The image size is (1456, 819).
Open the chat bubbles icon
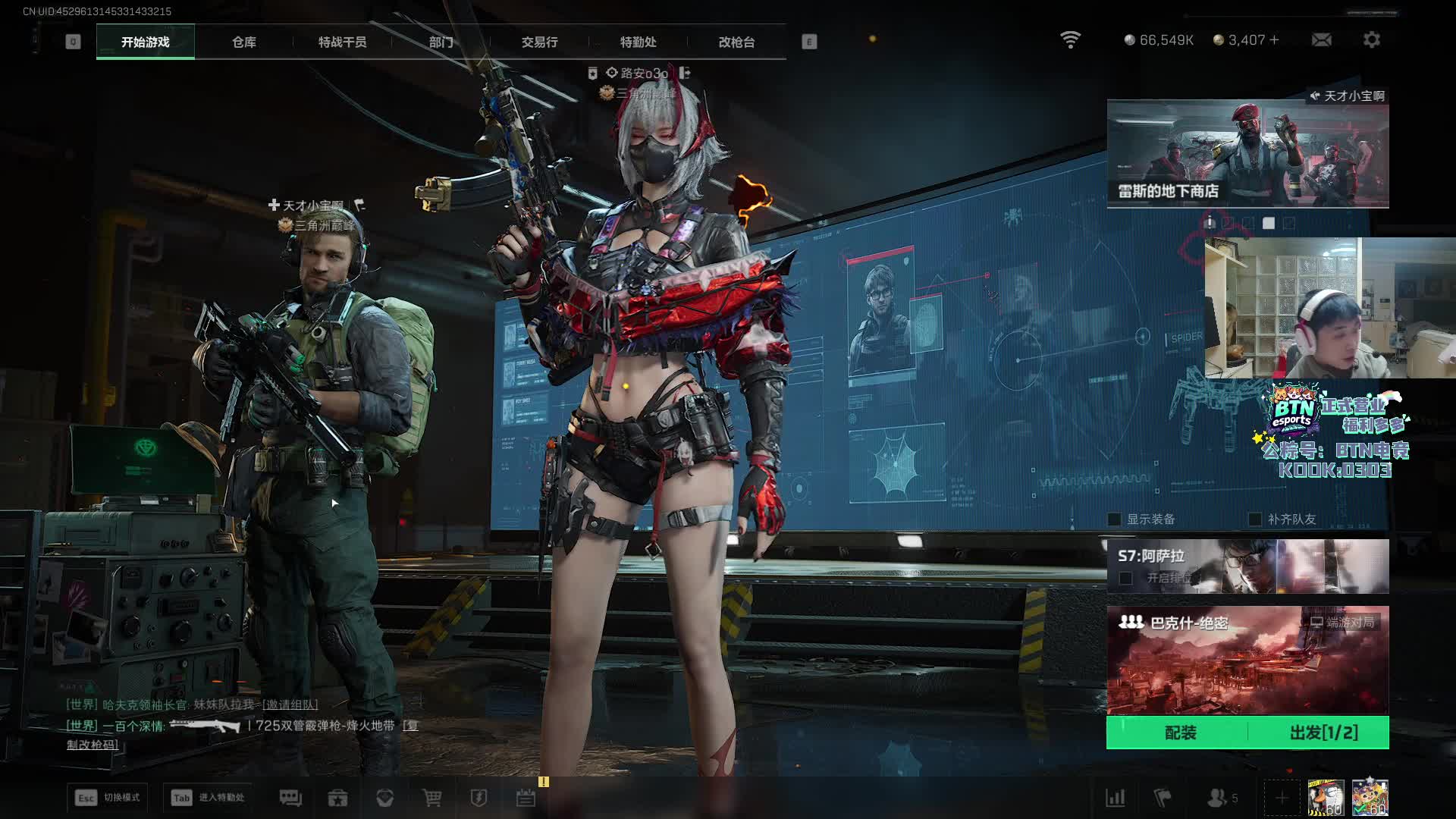pyautogui.click(x=290, y=798)
